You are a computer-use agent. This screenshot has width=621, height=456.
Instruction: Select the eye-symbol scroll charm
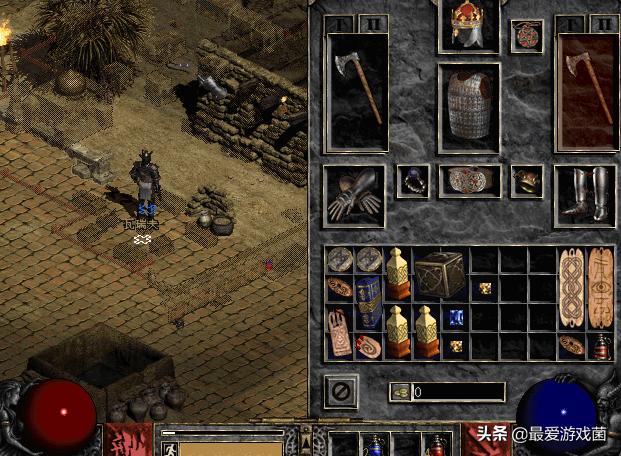pos(600,288)
